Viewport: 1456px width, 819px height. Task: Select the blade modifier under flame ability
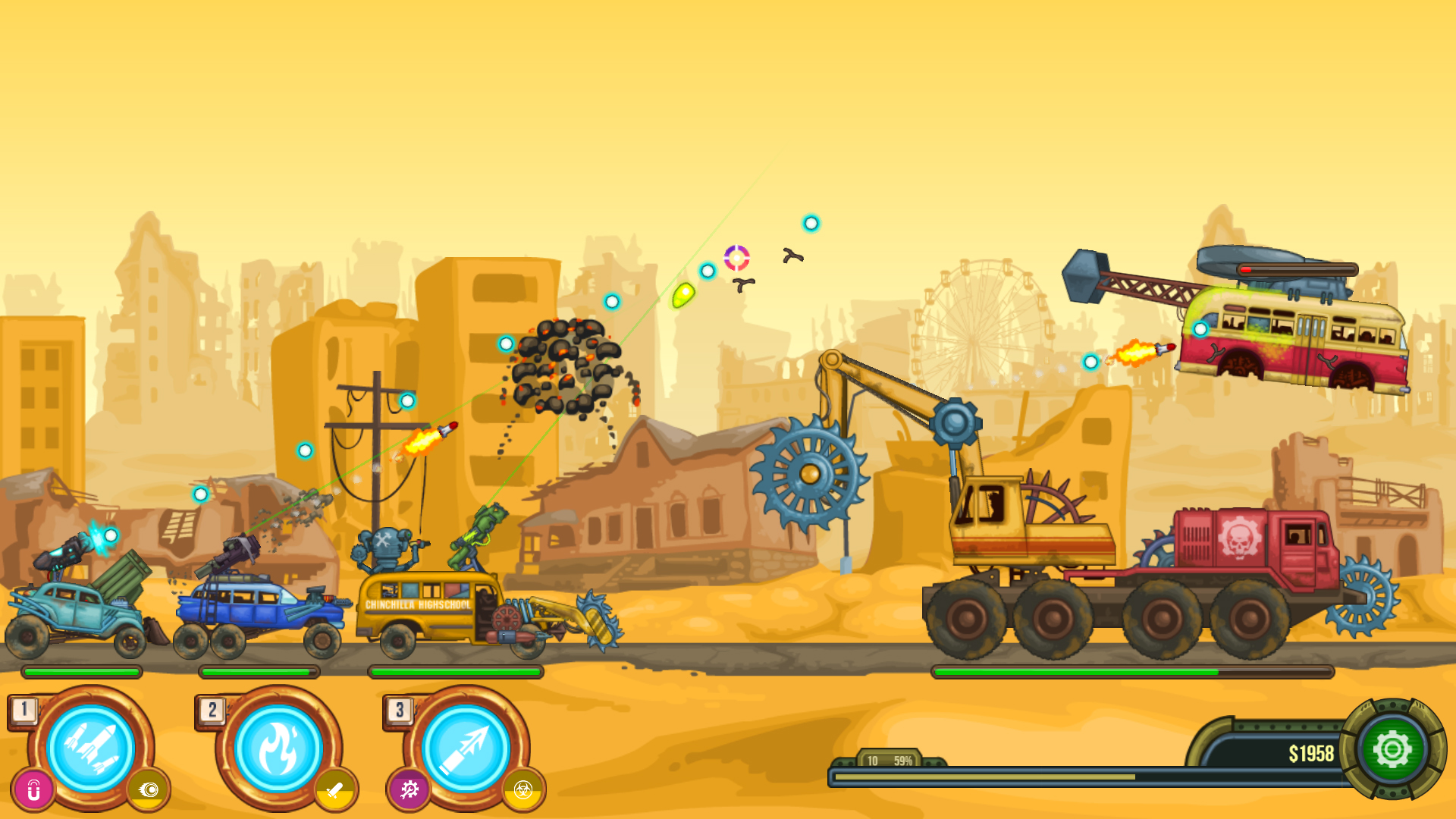[337, 789]
